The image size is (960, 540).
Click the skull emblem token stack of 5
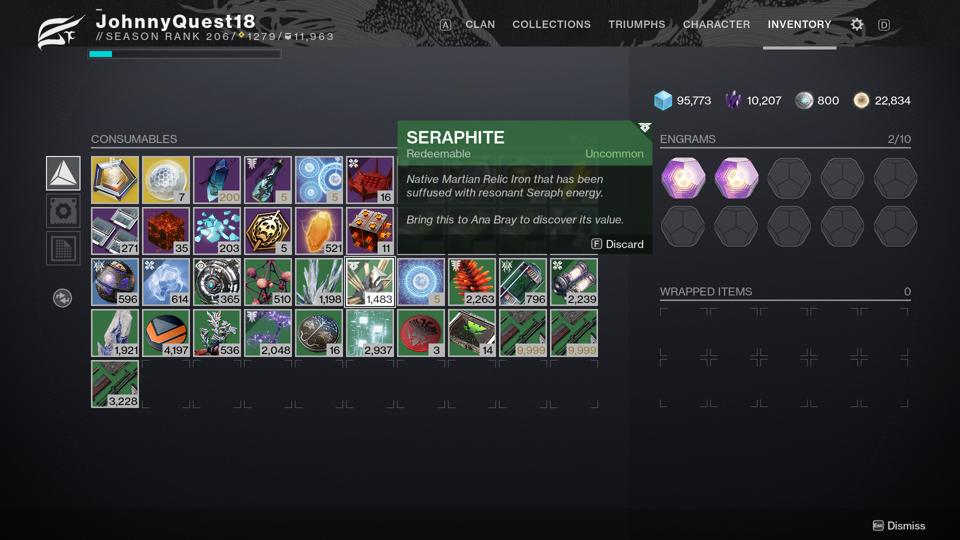[x=268, y=231]
